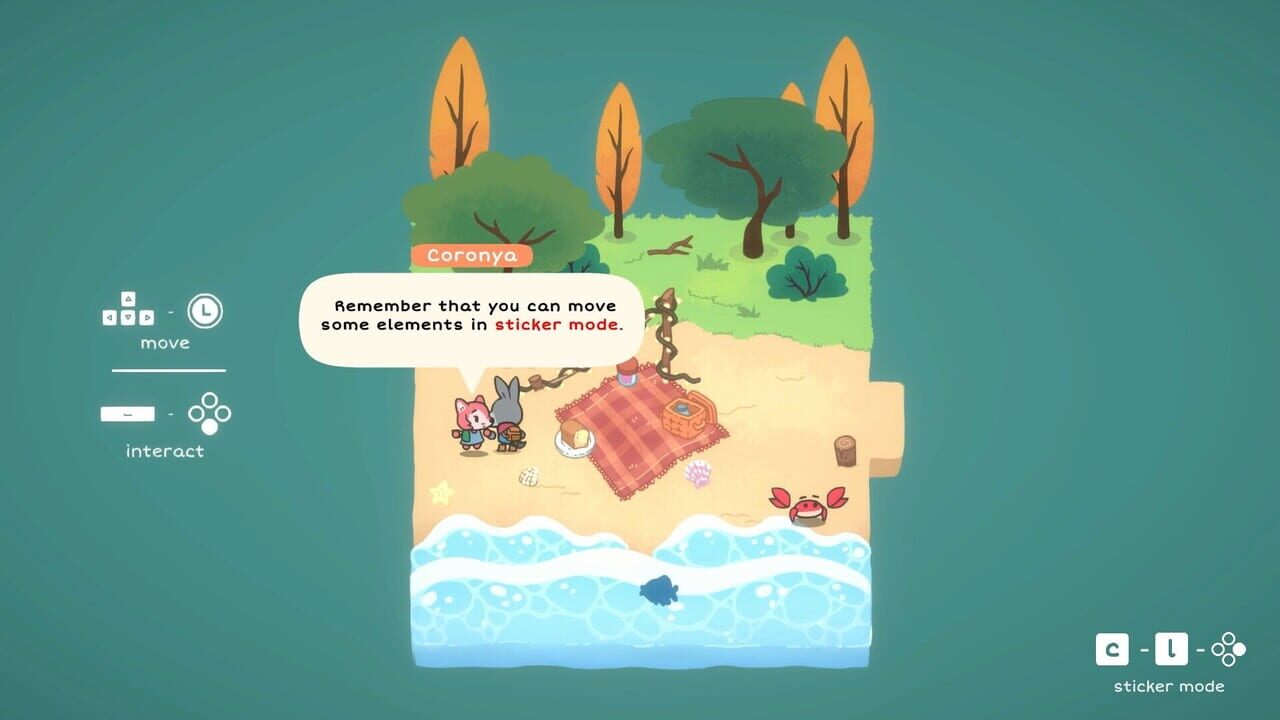Select the Coronya name tag
The width and height of the screenshot is (1280, 720).
point(473,255)
